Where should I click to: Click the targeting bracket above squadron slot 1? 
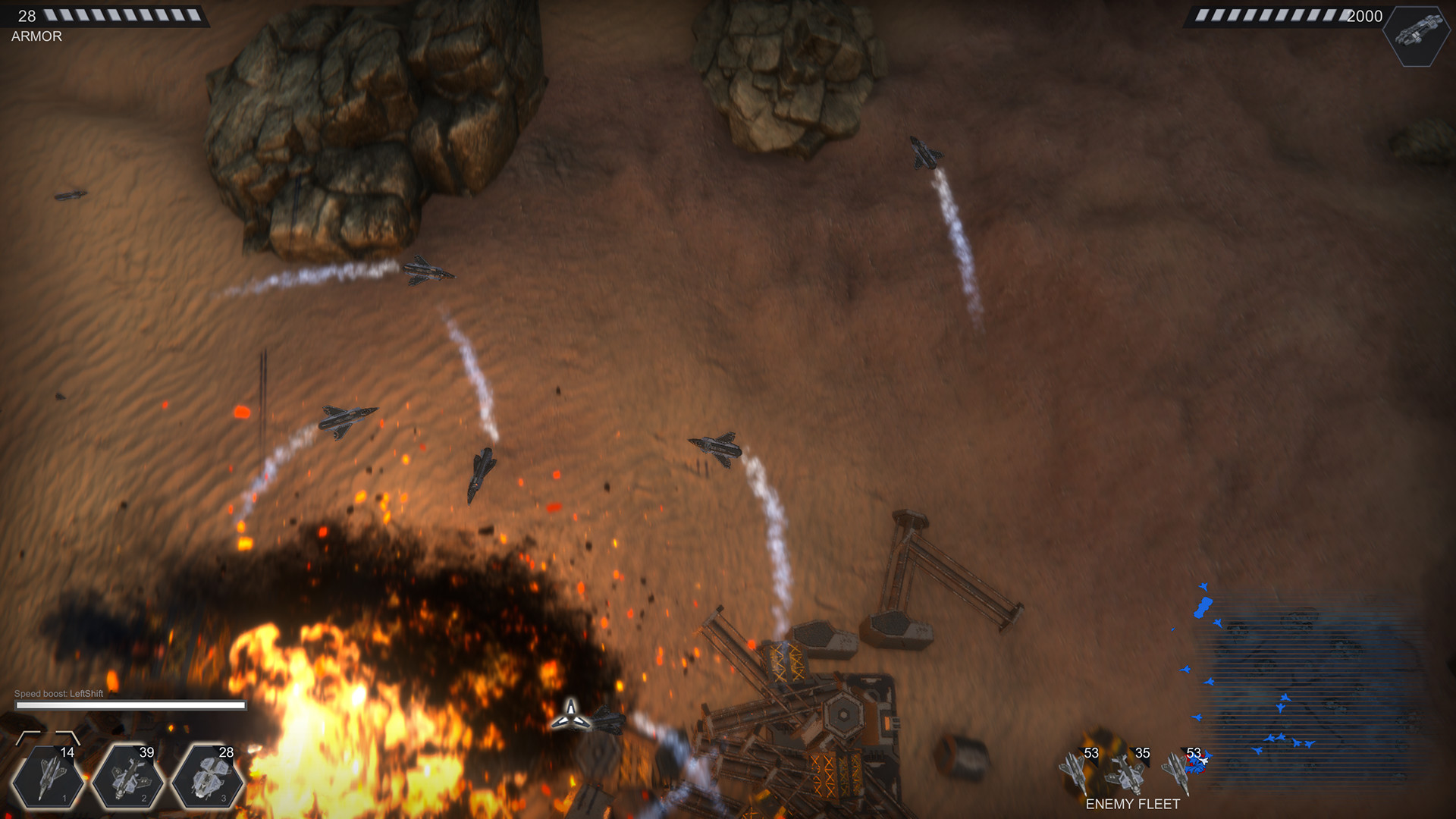coord(47,736)
